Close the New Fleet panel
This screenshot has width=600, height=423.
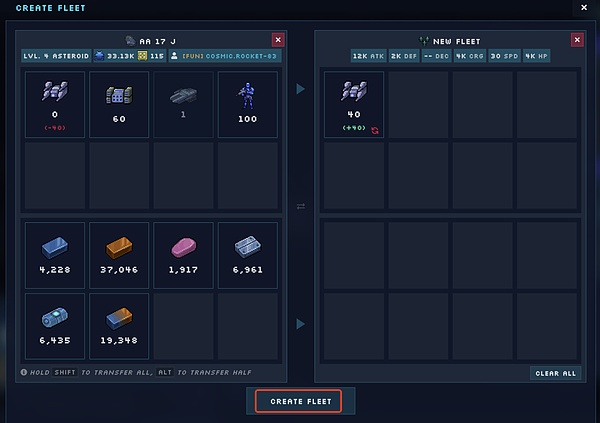click(x=577, y=40)
